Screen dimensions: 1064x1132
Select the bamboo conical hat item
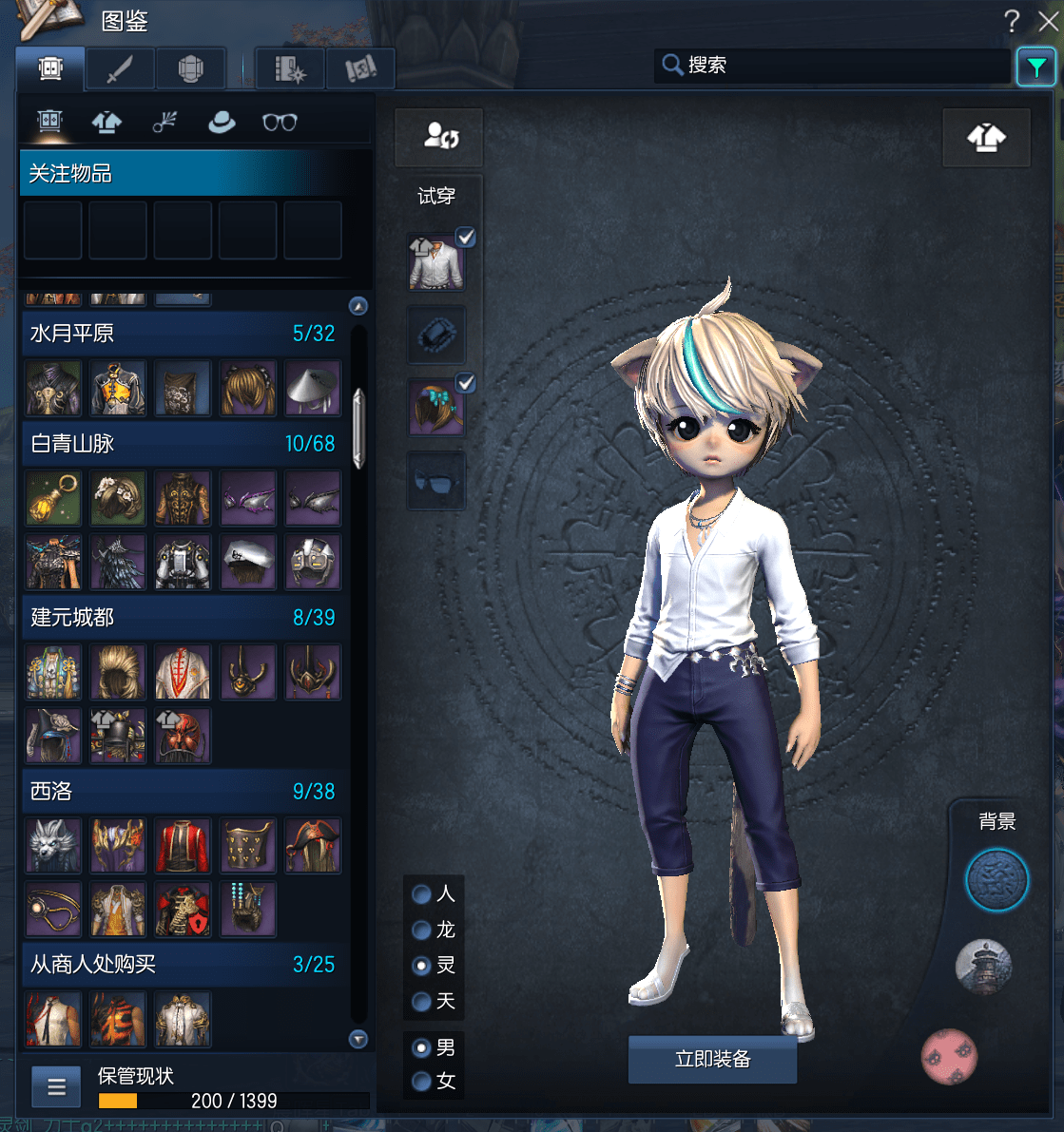pos(312,389)
